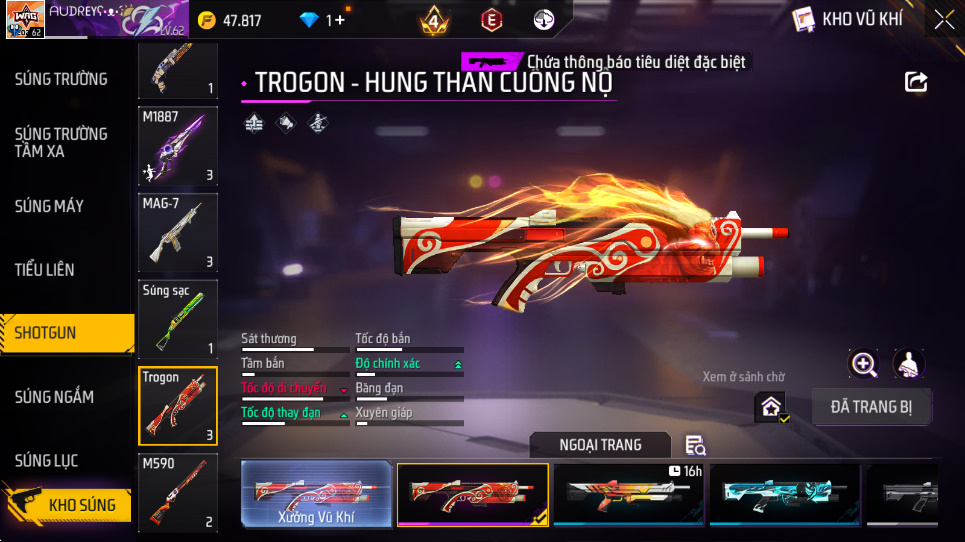
Task: Open the Xưởng Vũ Khí workshop tile
Action: (x=316, y=494)
